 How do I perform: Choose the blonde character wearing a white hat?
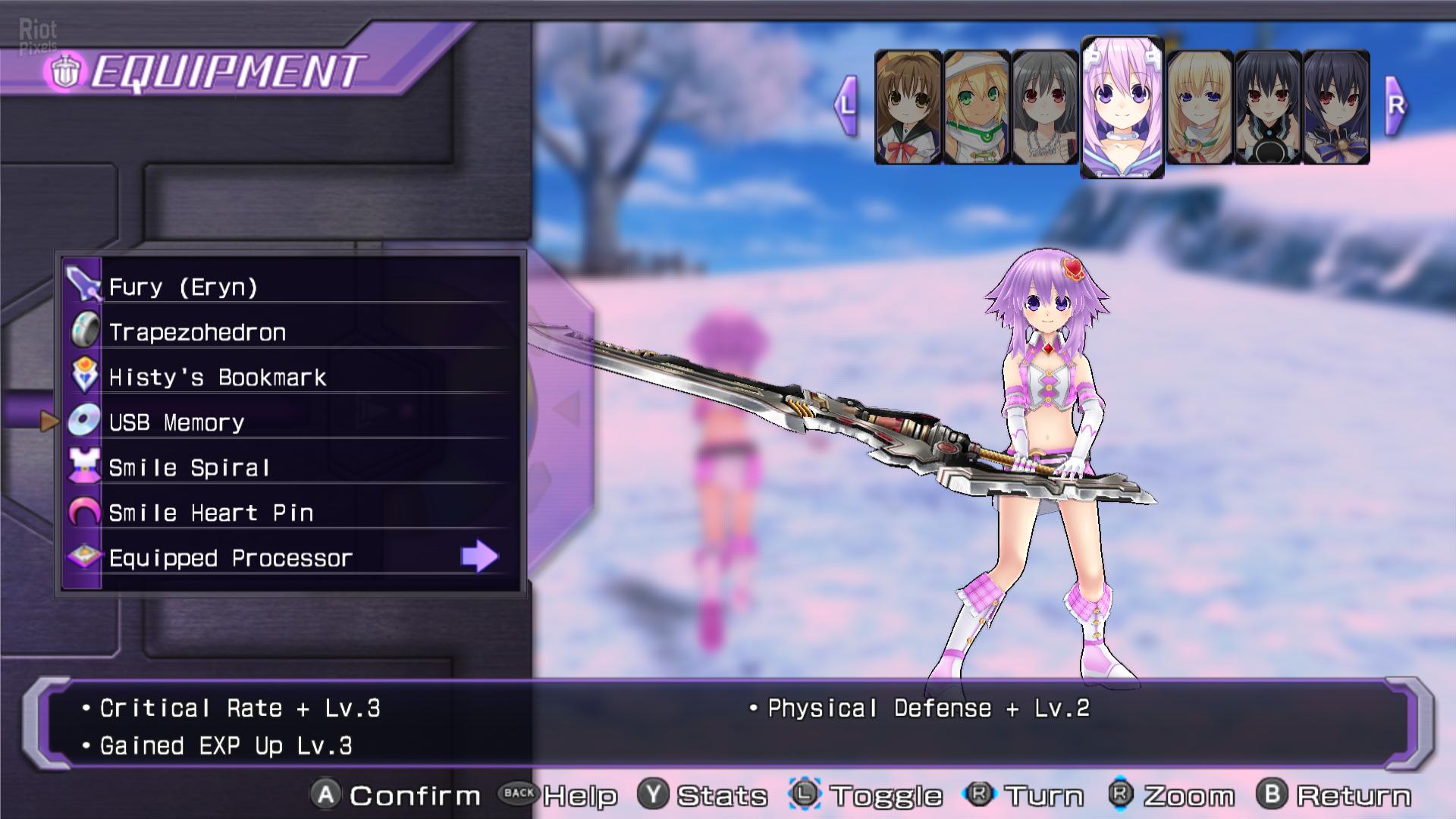point(976,108)
